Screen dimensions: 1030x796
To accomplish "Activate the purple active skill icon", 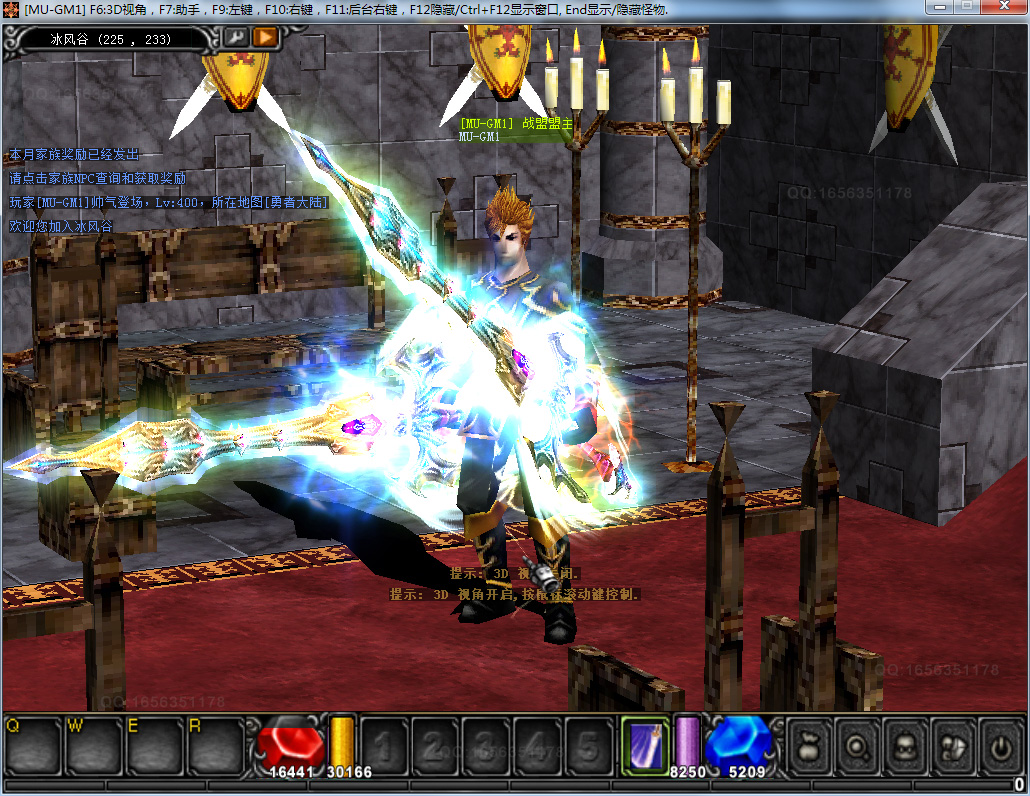I will click(645, 746).
